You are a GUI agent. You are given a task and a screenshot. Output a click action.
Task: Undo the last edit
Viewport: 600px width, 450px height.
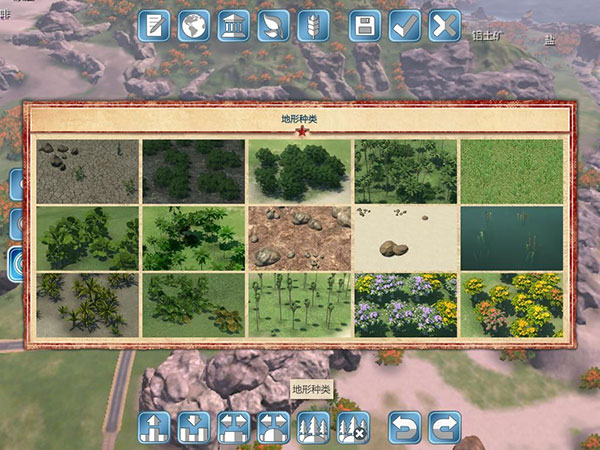405,428
